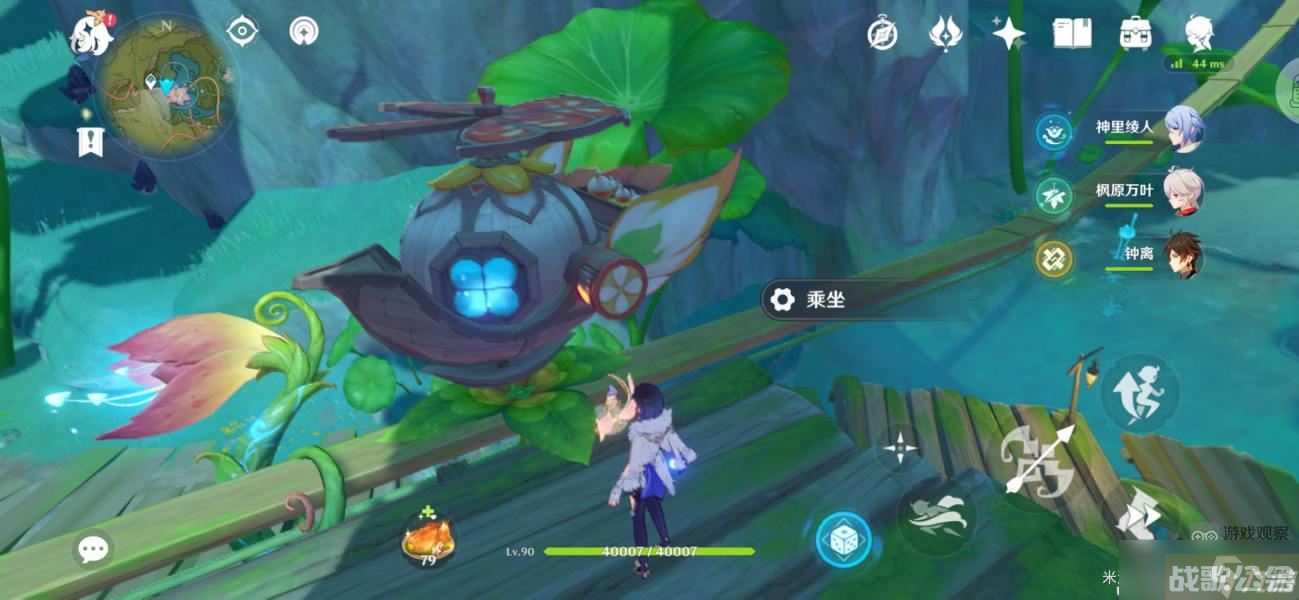Open the quest log exclamation icon

[90, 142]
